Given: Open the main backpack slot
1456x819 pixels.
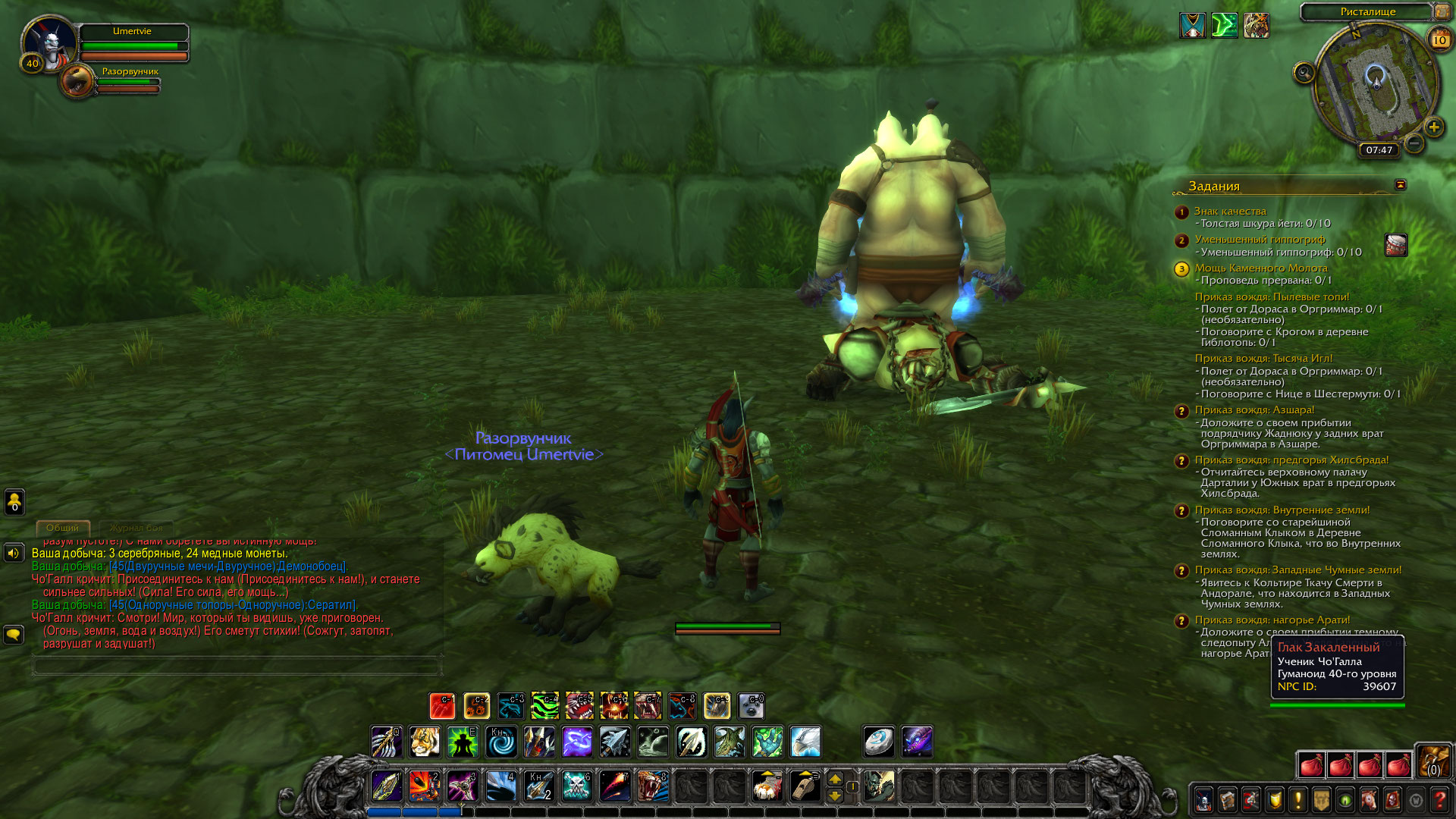Looking at the screenshot, I should pos(1433,761).
